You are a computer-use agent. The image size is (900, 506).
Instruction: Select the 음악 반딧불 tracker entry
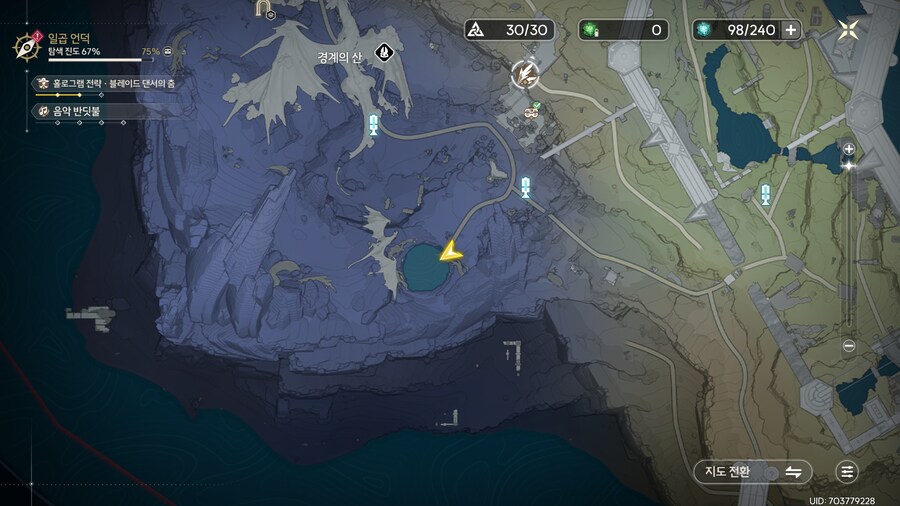(80, 111)
